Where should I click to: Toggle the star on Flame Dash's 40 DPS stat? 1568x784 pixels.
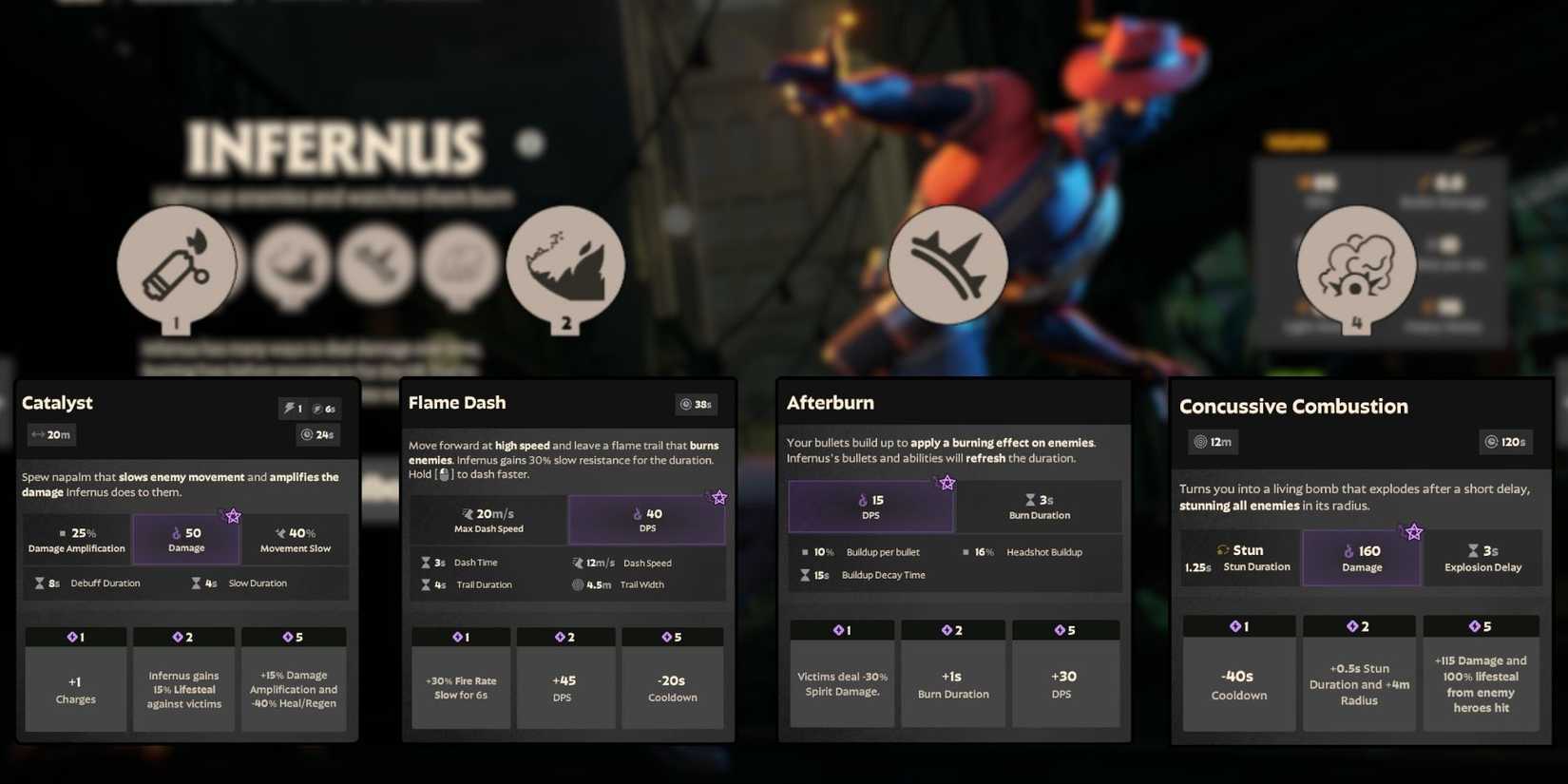[719, 496]
